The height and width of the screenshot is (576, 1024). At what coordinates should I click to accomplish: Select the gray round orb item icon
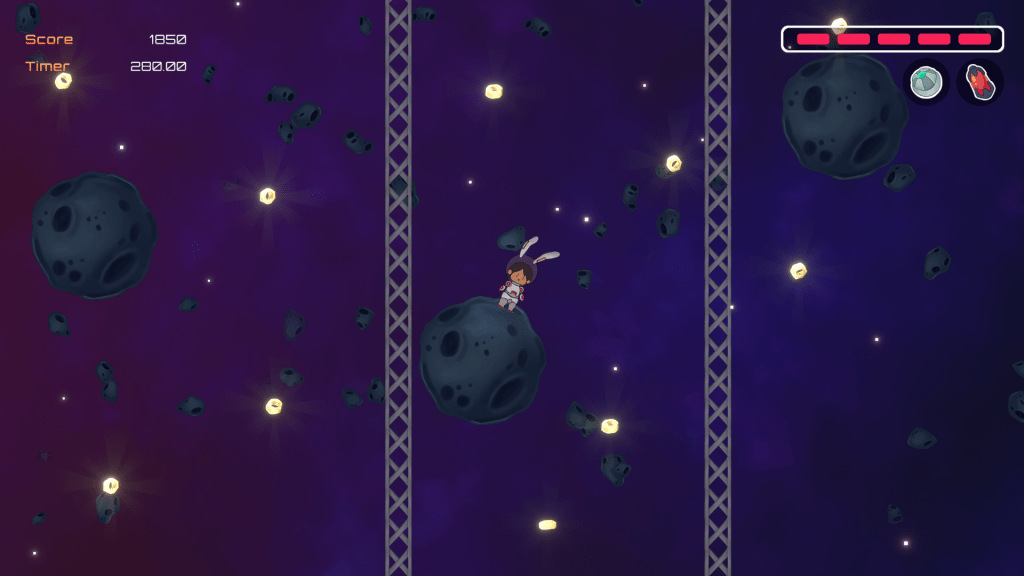[927, 82]
